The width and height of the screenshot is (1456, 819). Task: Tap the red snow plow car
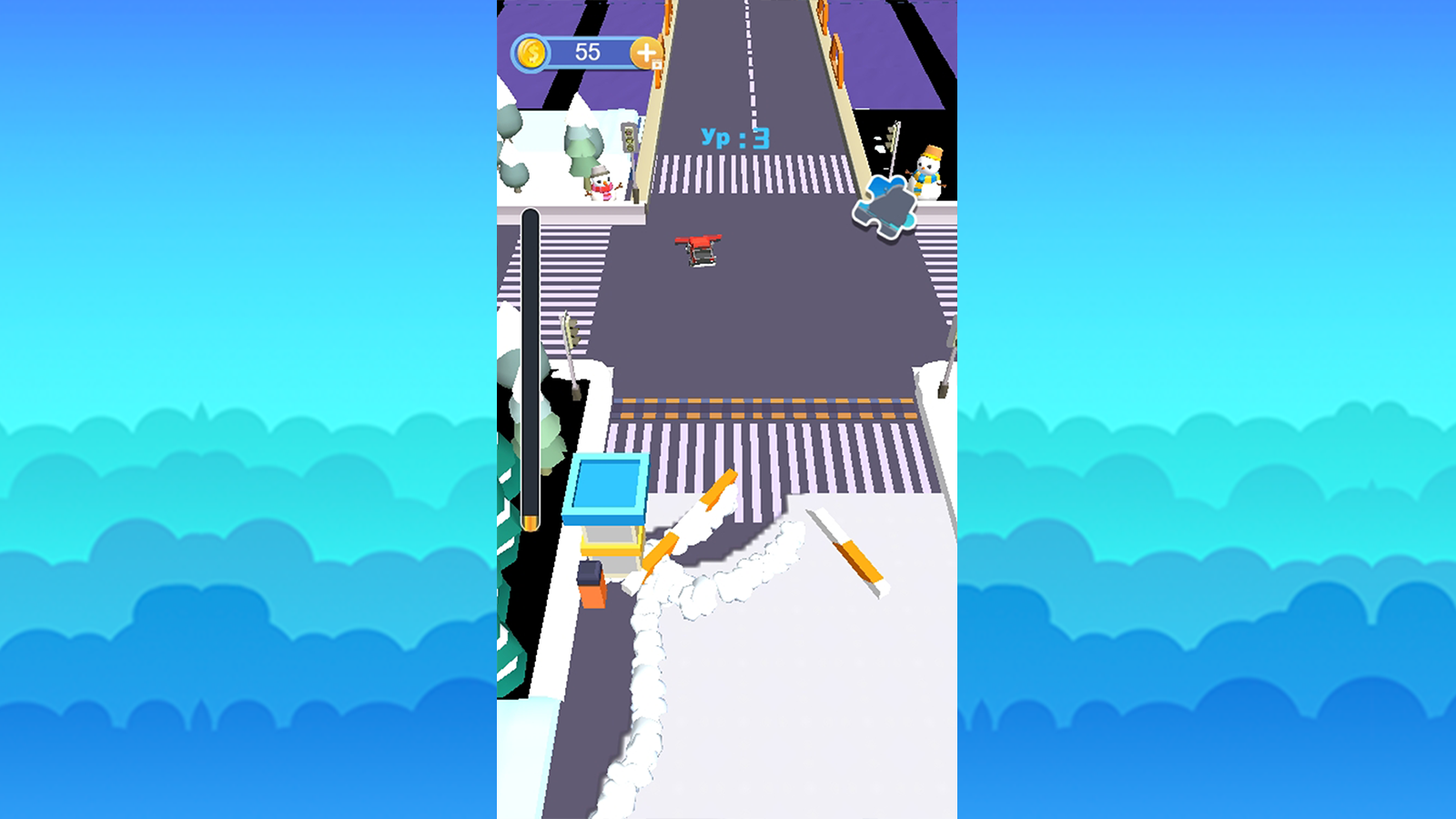(x=696, y=250)
